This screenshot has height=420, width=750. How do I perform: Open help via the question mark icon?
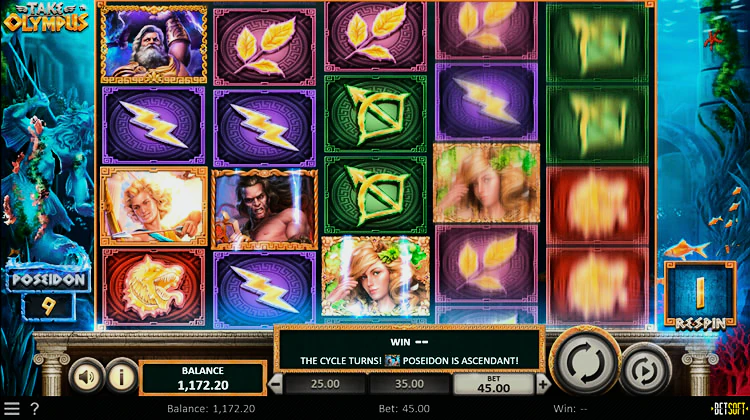pyautogui.click(x=35, y=409)
